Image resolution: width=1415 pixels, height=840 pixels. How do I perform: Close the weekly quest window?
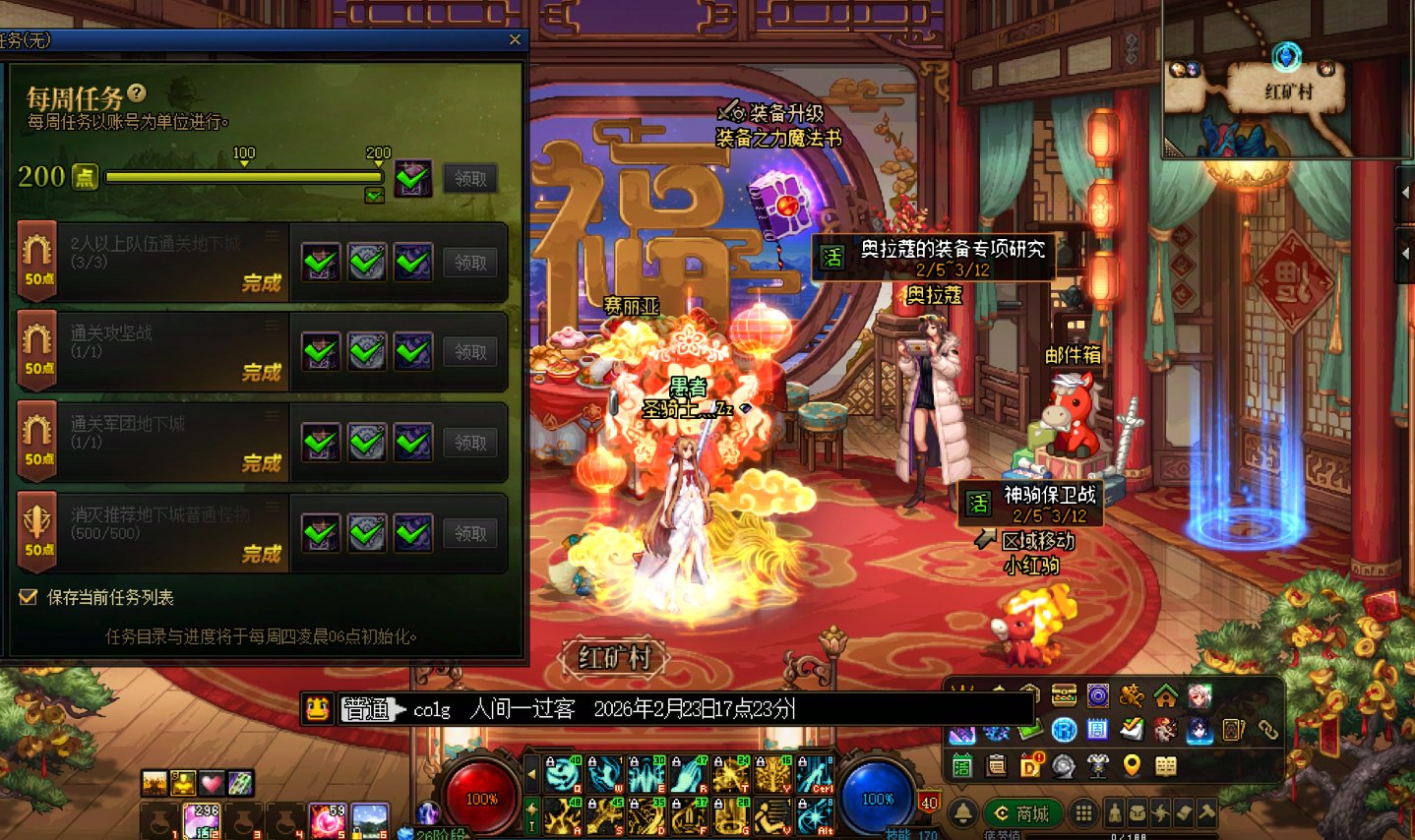coord(515,40)
